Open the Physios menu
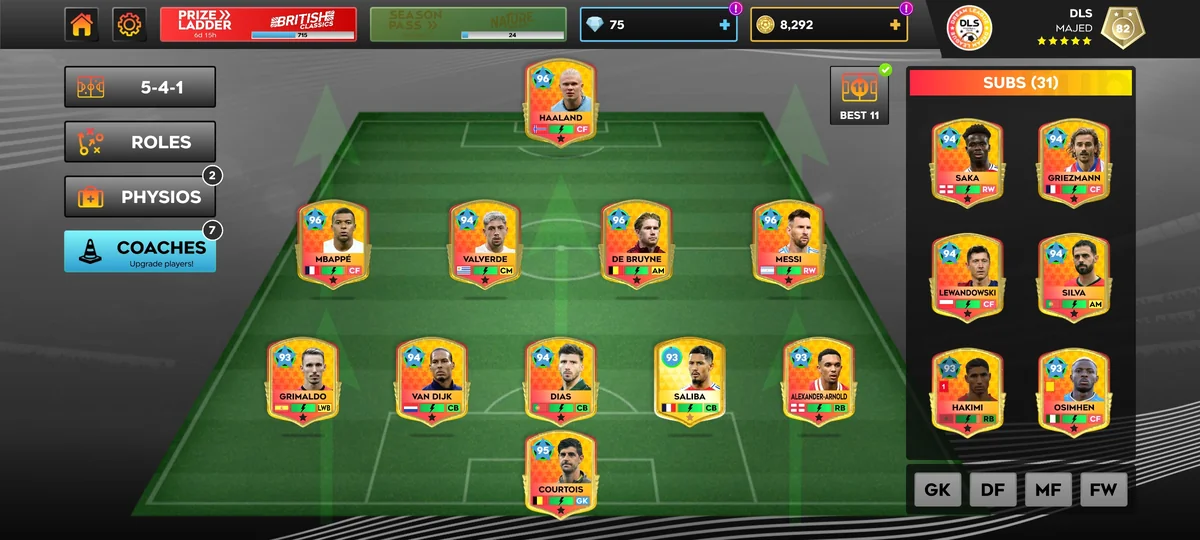This screenshot has width=1200, height=540. pos(140,197)
